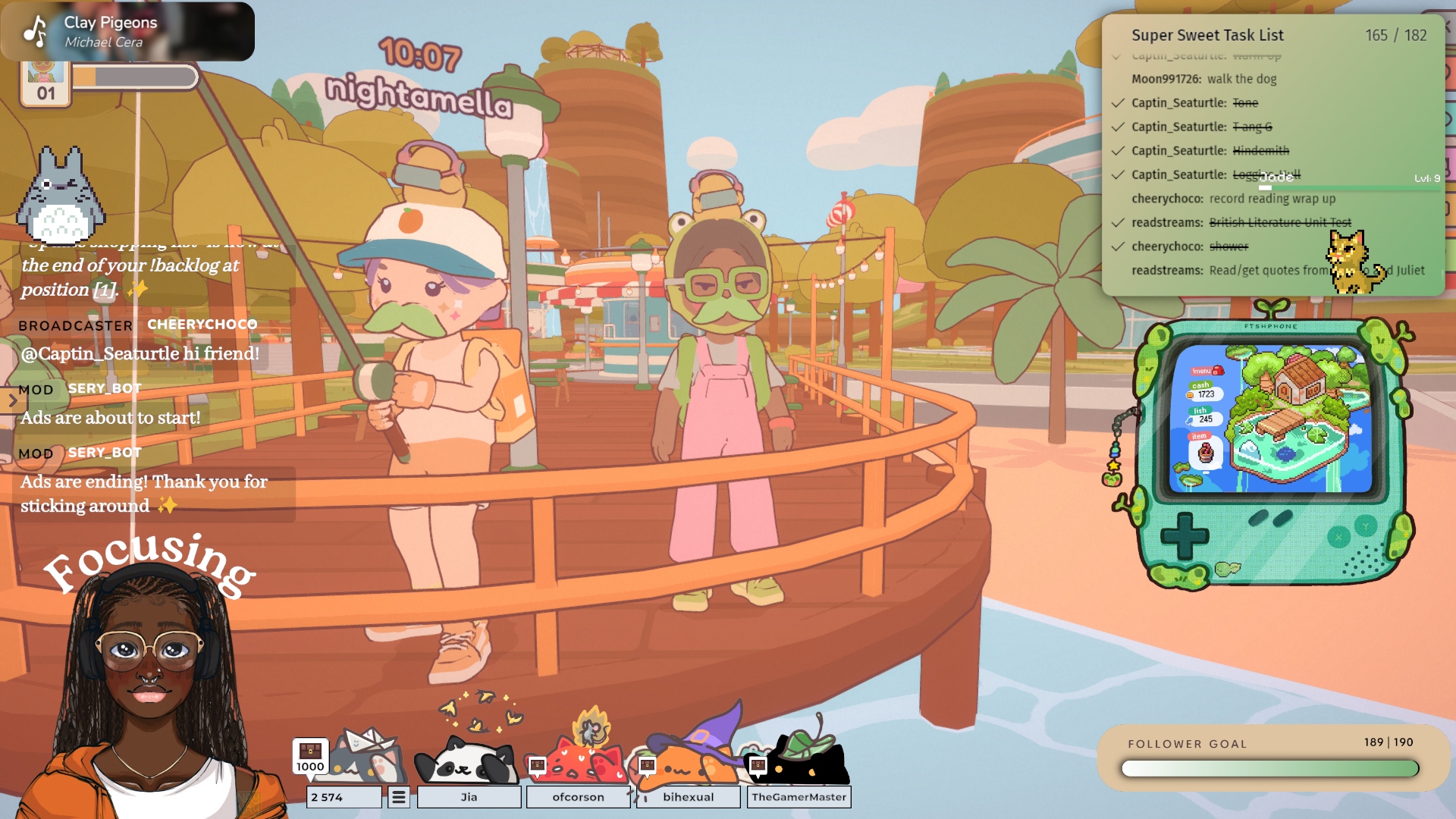Open the hamburger menu beside the 2 574 counter
This screenshot has height=819, width=1456.
tap(399, 797)
